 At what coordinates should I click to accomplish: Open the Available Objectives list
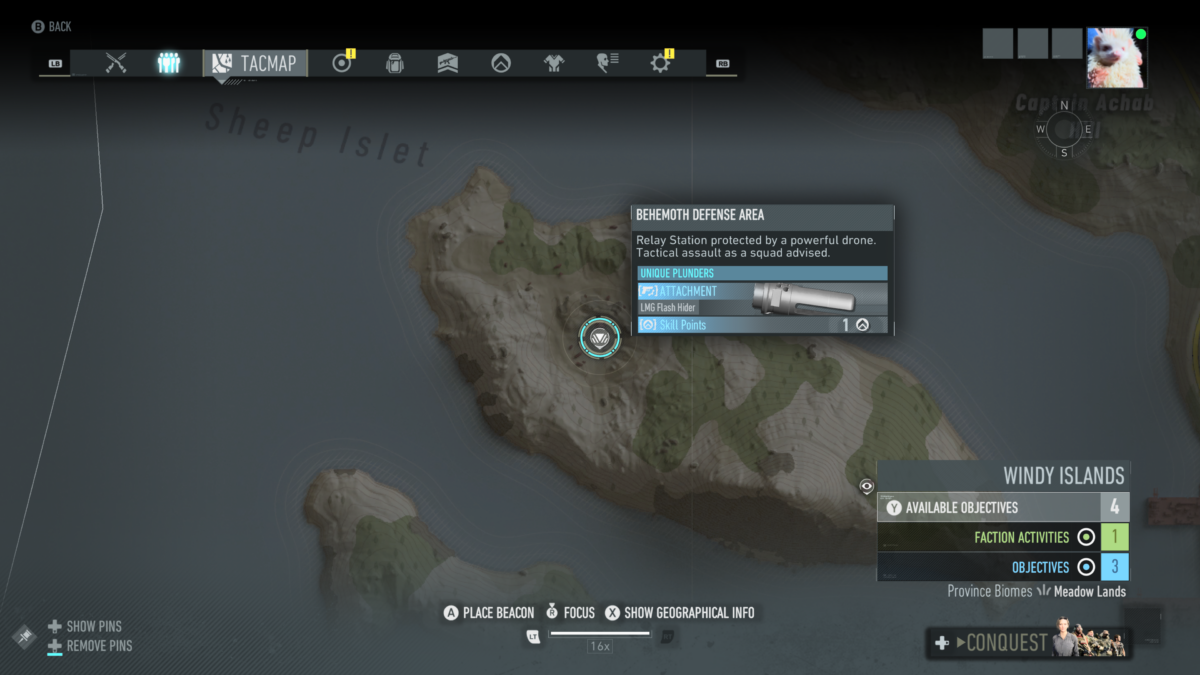(x=1003, y=507)
